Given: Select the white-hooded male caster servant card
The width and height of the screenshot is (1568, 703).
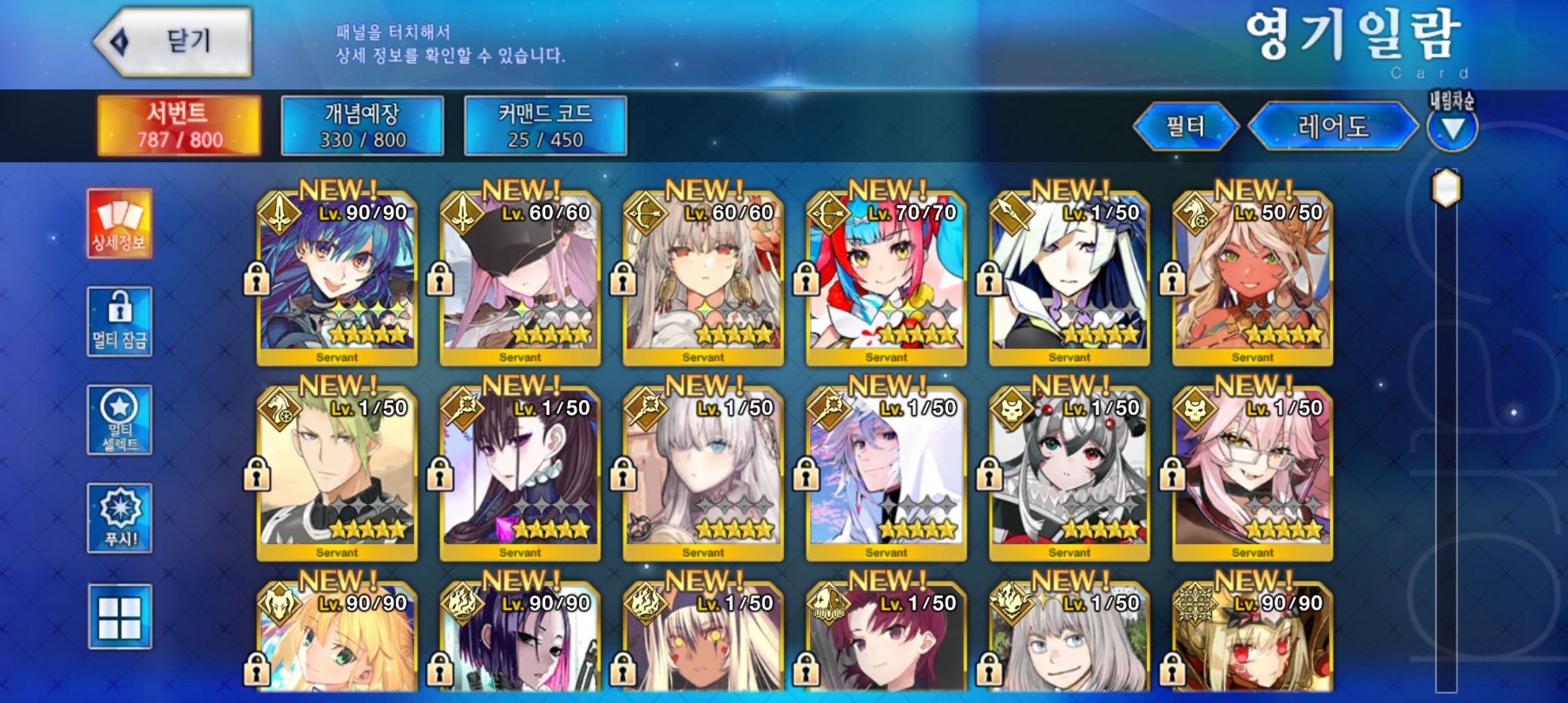Looking at the screenshot, I should (886, 473).
